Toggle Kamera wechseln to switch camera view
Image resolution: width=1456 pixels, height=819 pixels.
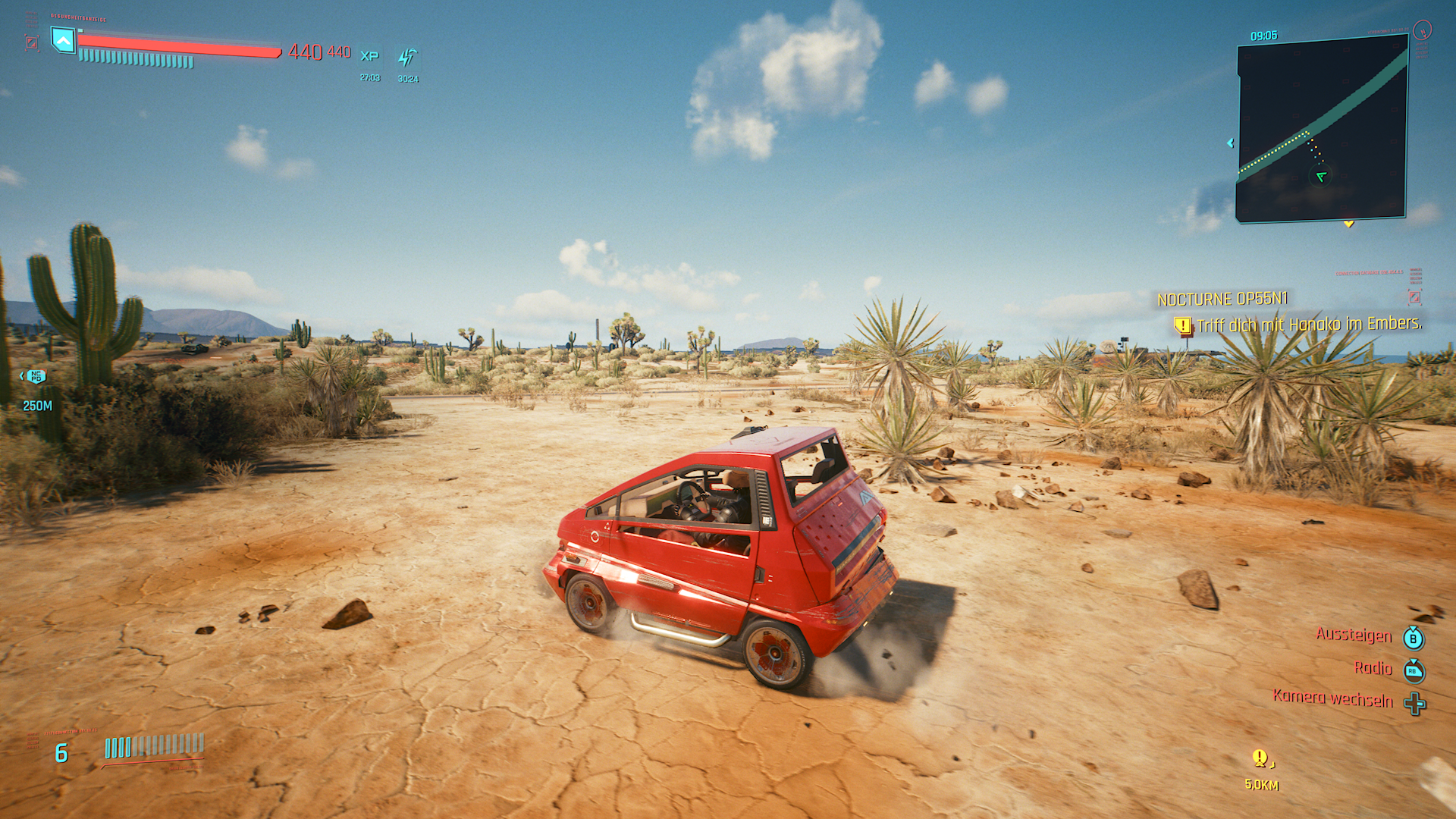[1334, 701]
